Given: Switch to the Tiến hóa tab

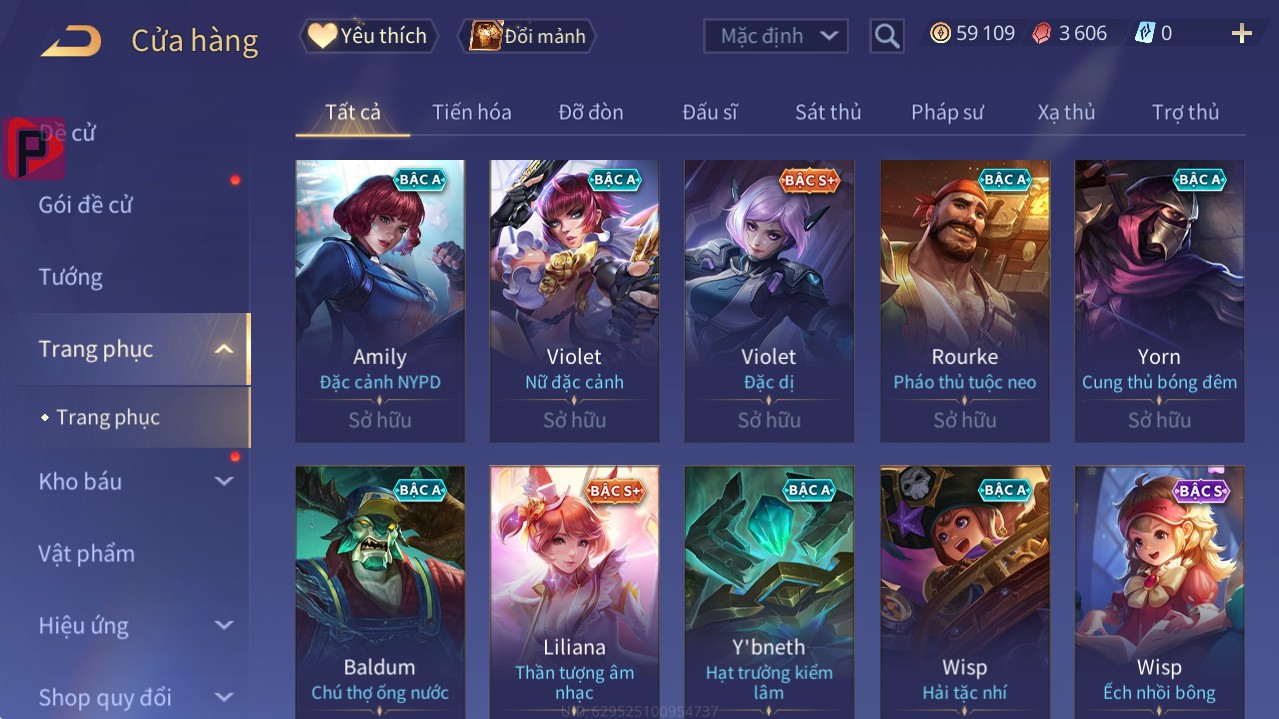Looking at the screenshot, I should click(x=471, y=112).
